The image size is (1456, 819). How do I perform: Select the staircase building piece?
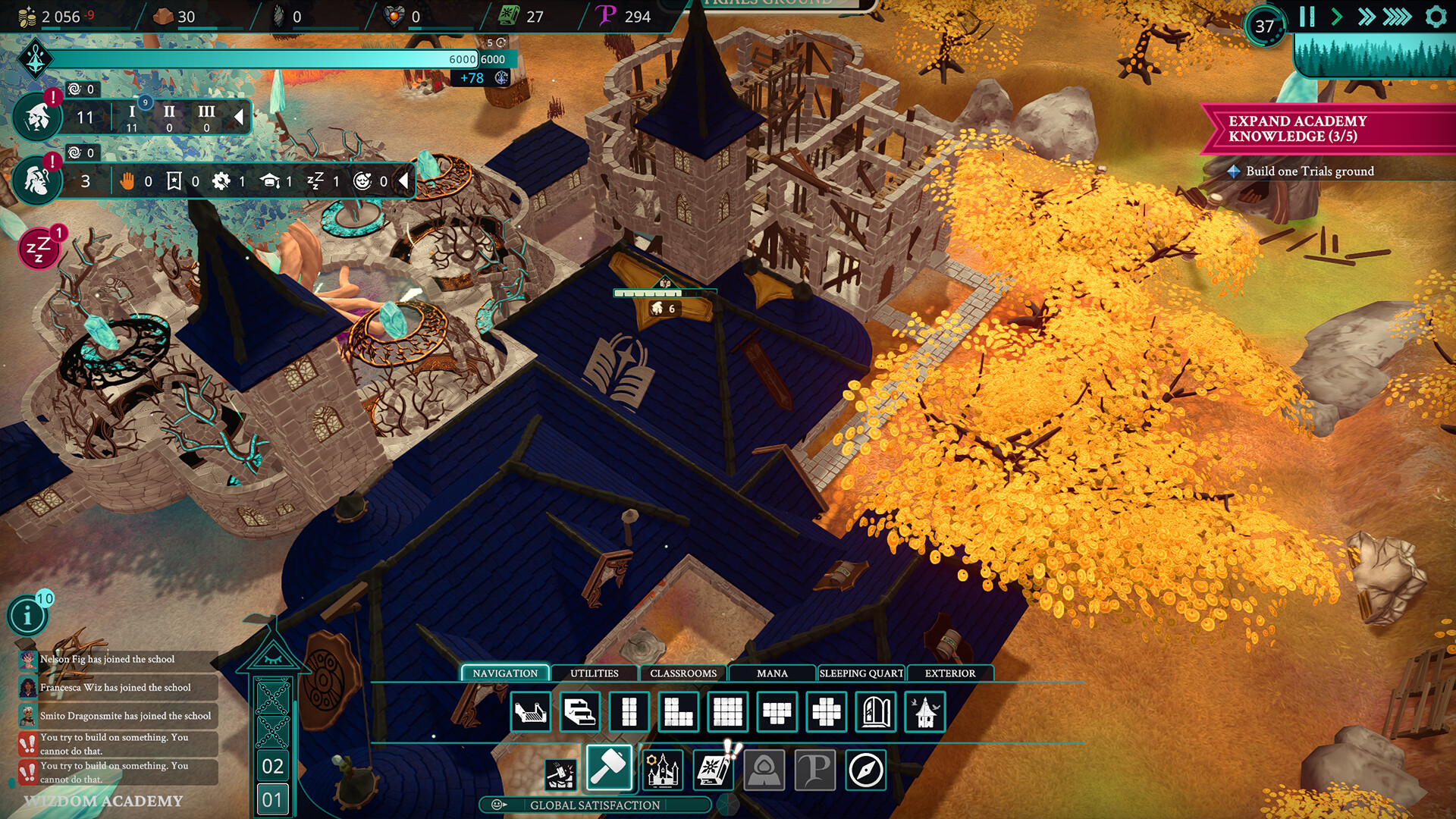click(580, 712)
